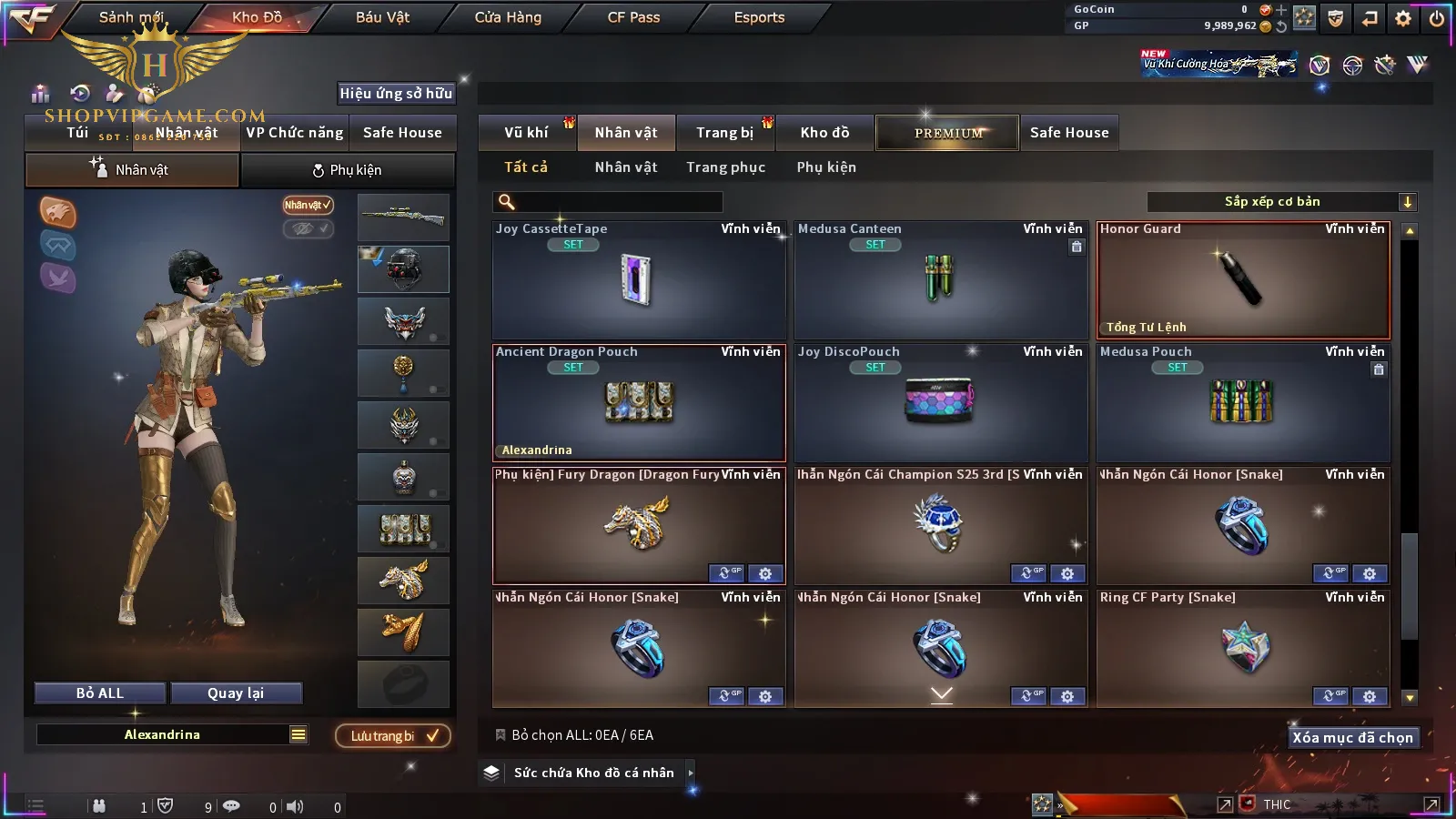Switch to the Vũ khí inventory tab

526,133
